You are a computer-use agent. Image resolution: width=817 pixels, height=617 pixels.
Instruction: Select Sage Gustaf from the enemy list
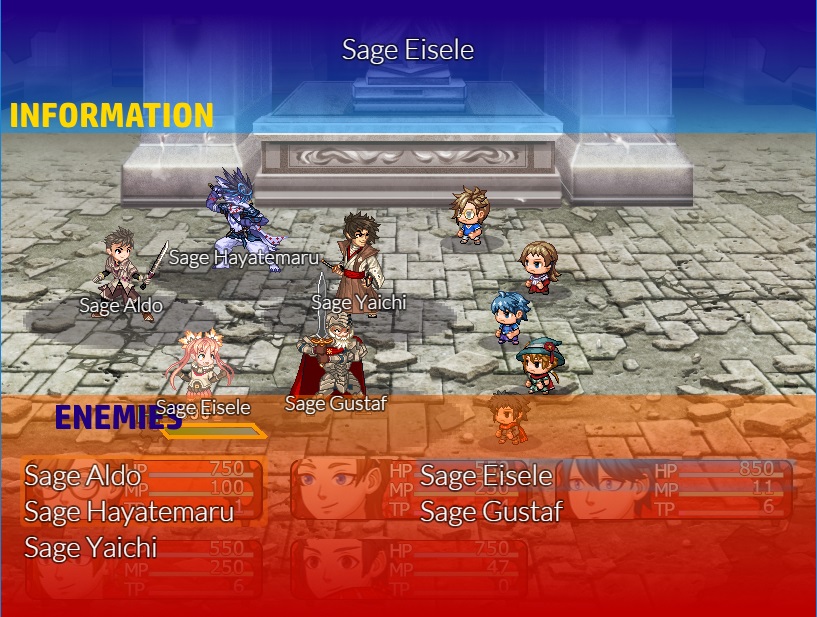(x=491, y=512)
